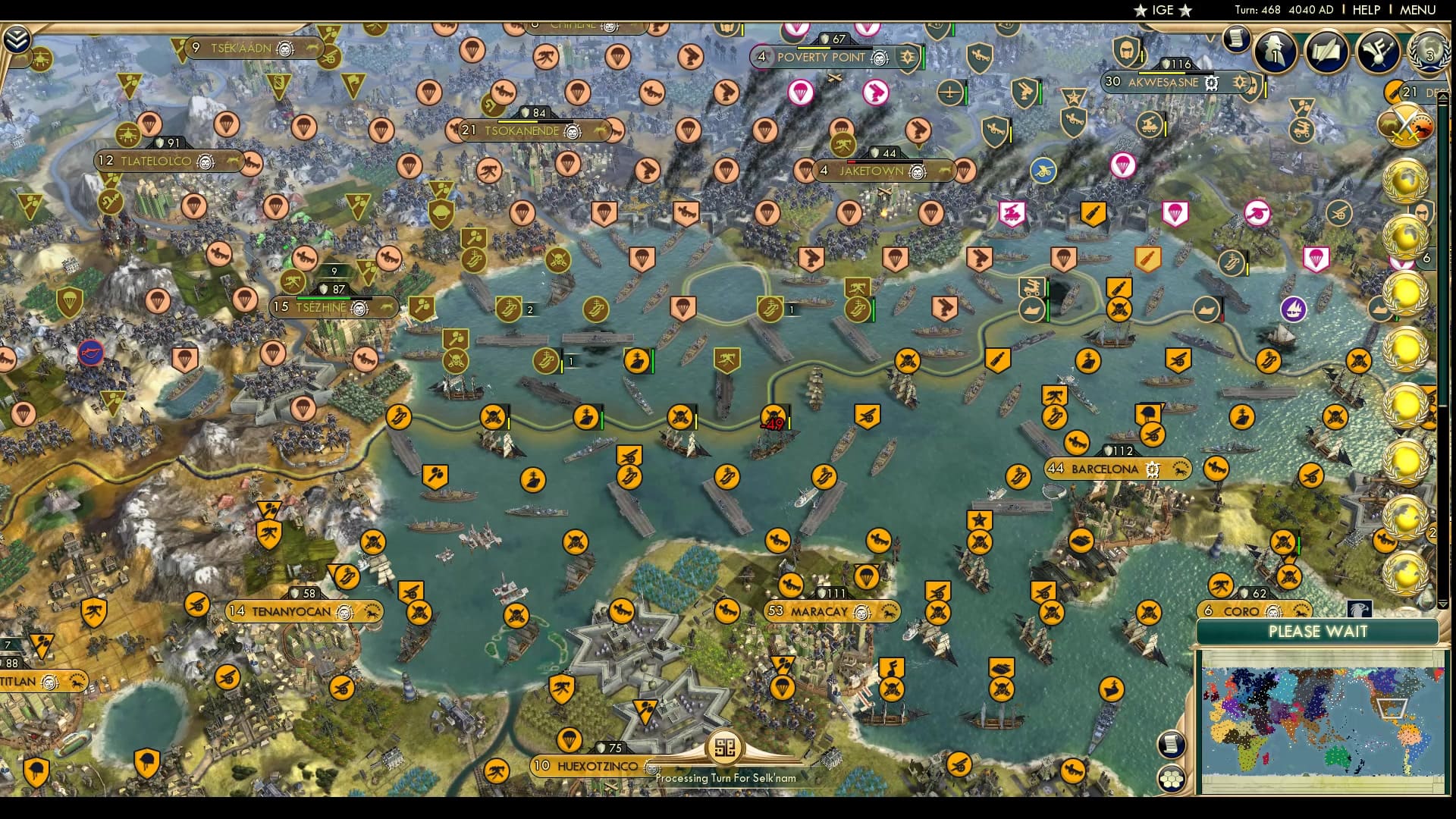This screenshot has width=1456, height=819.
Task: Toggle Strategic View with the hex grid icon
Action: (x=1174, y=777)
